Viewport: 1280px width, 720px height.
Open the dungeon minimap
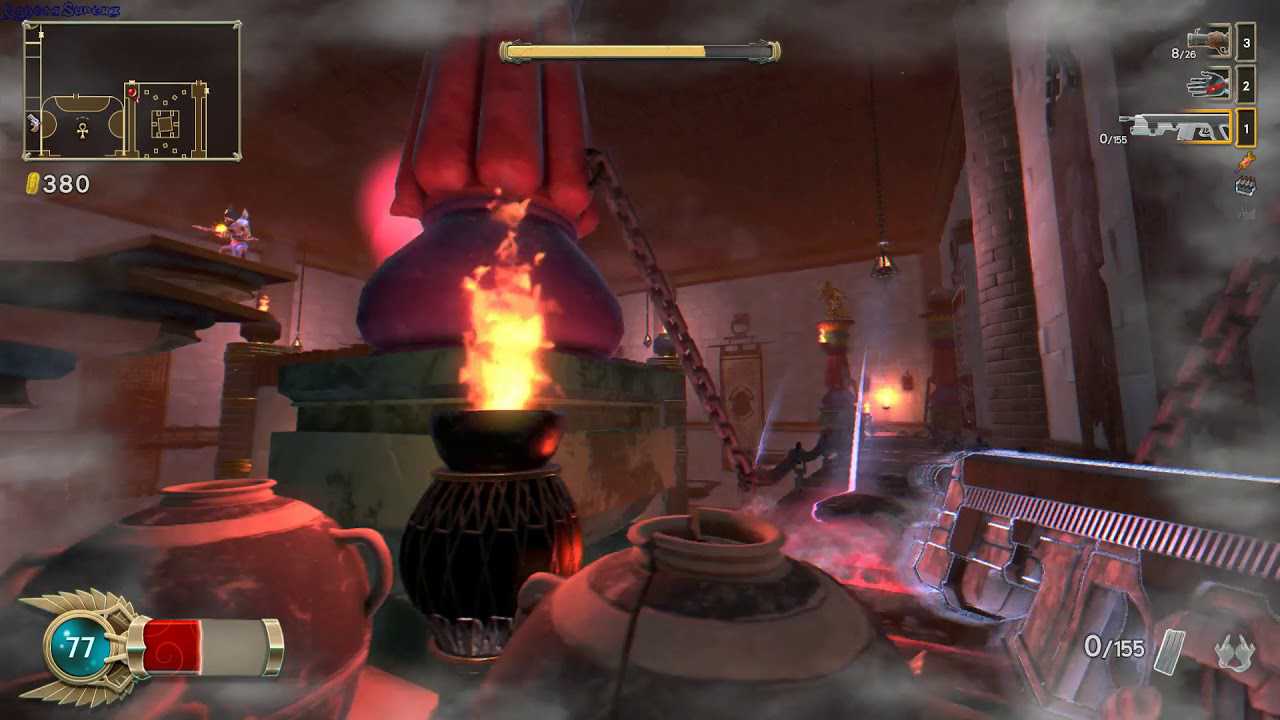pyautogui.click(x=131, y=91)
